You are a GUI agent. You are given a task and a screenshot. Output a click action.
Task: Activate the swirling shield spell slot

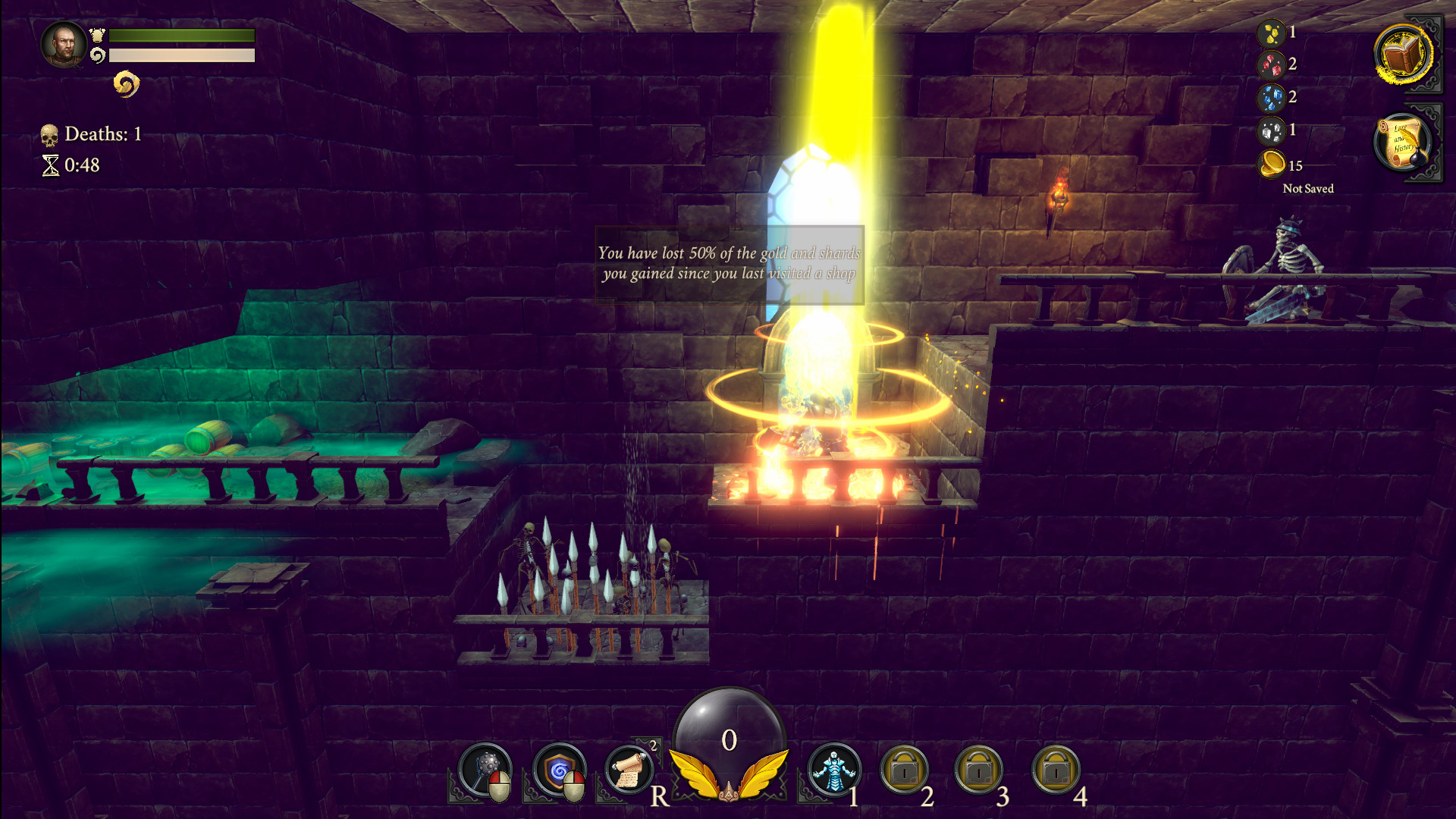(x=560, y=772)
